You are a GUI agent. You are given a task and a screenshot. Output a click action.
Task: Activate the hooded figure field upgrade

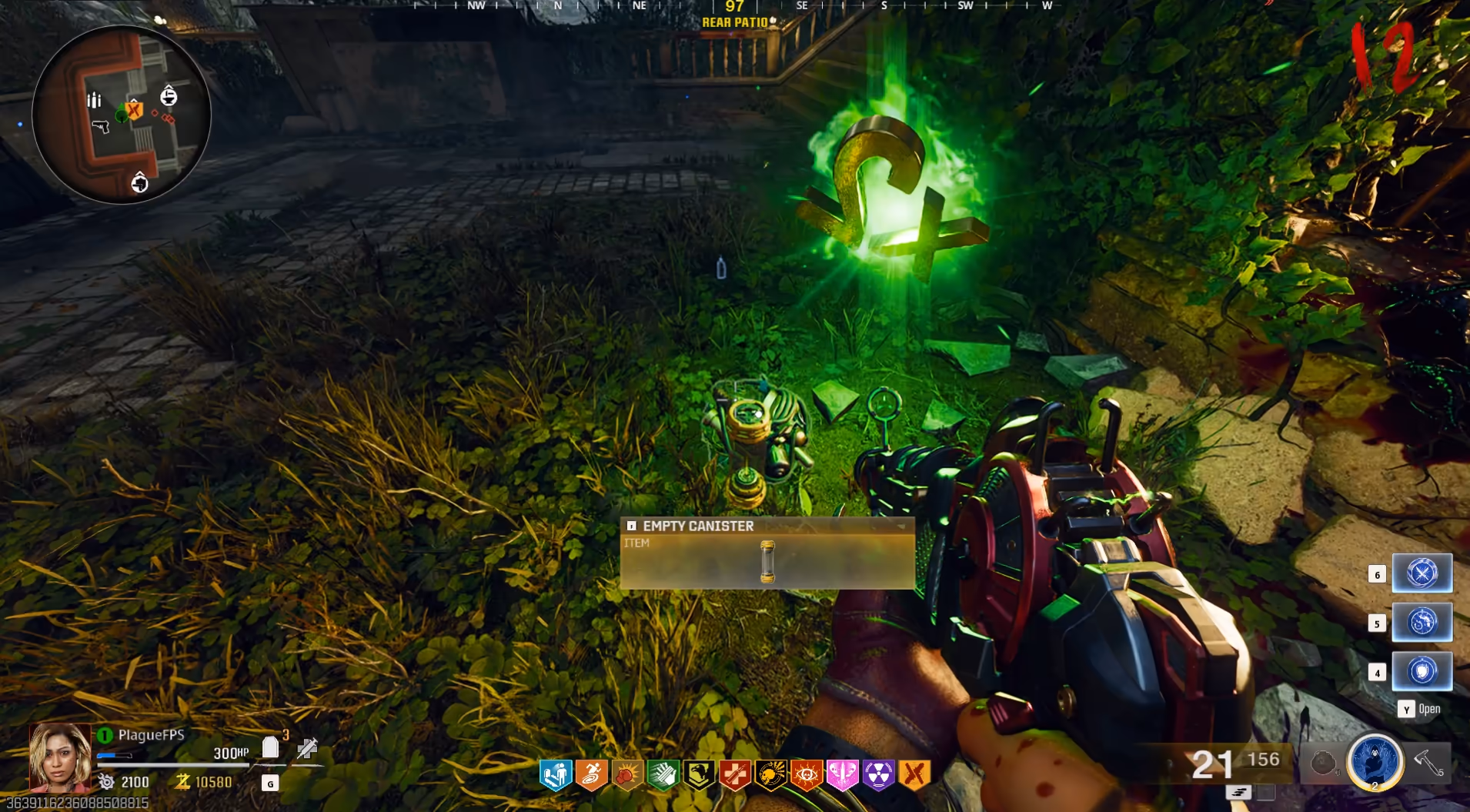pos(1375,761)
